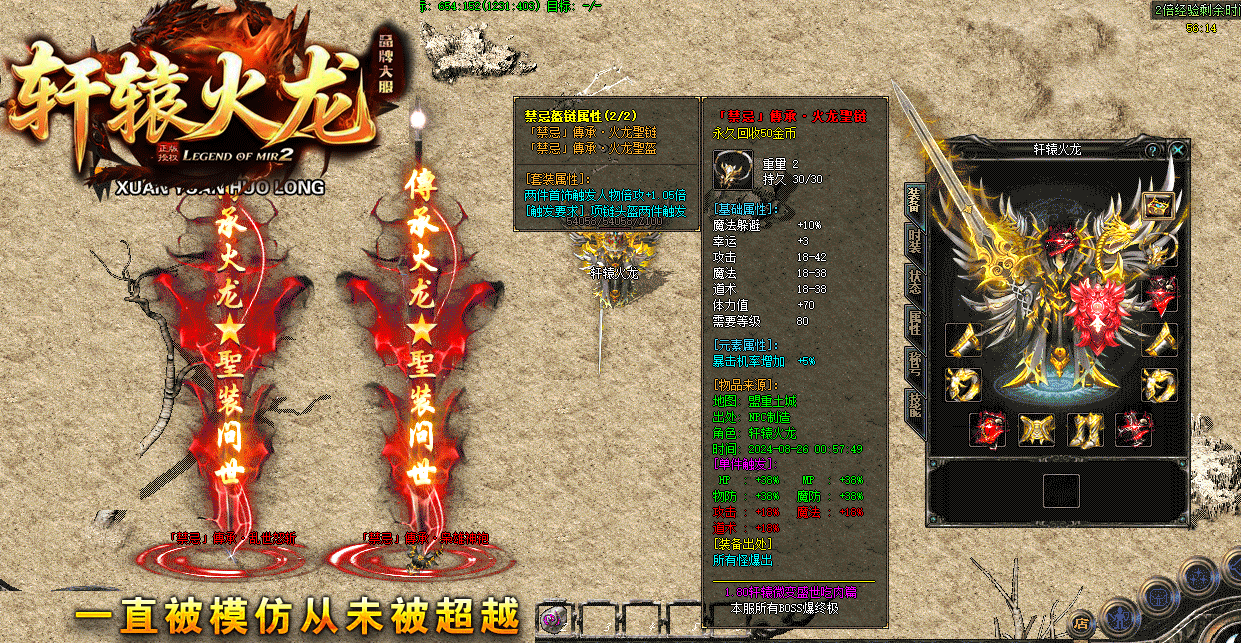Open the 技能 skills tab
The image size is (1241, 643).
[914, 404]
